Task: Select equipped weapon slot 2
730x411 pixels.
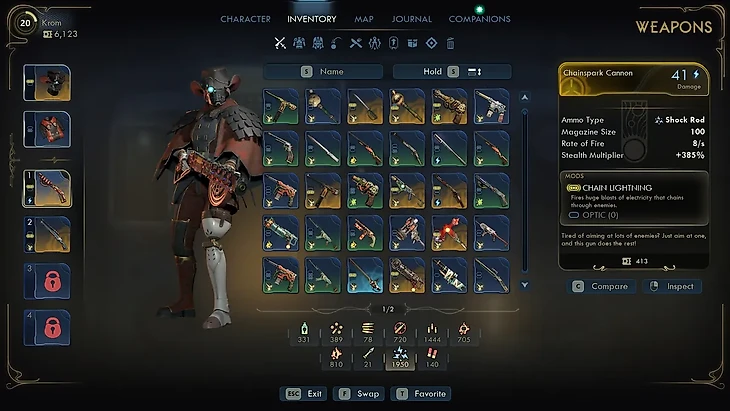Action: [x=47, y=235]
